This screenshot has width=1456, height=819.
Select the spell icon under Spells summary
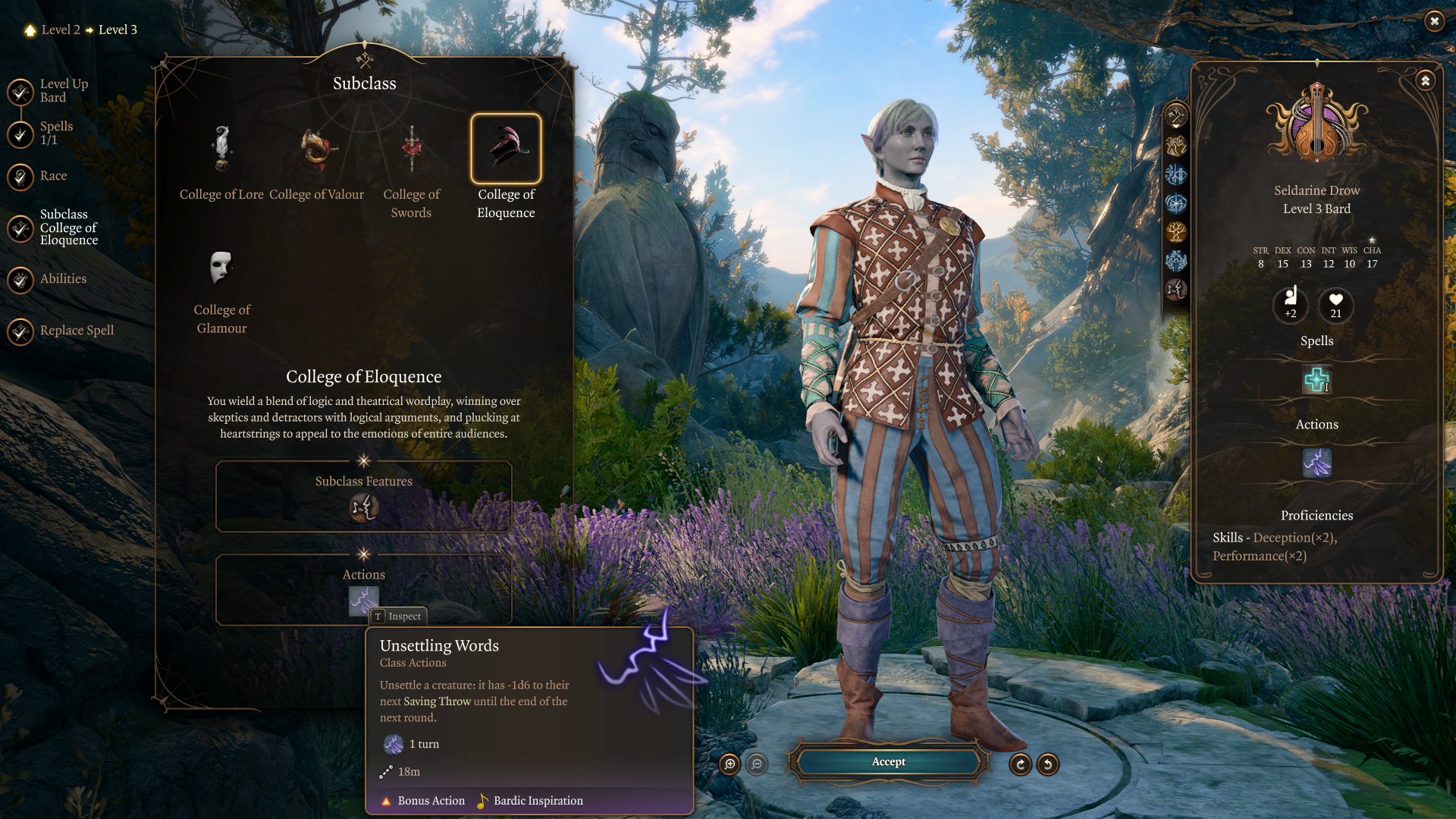point(1316,380)
